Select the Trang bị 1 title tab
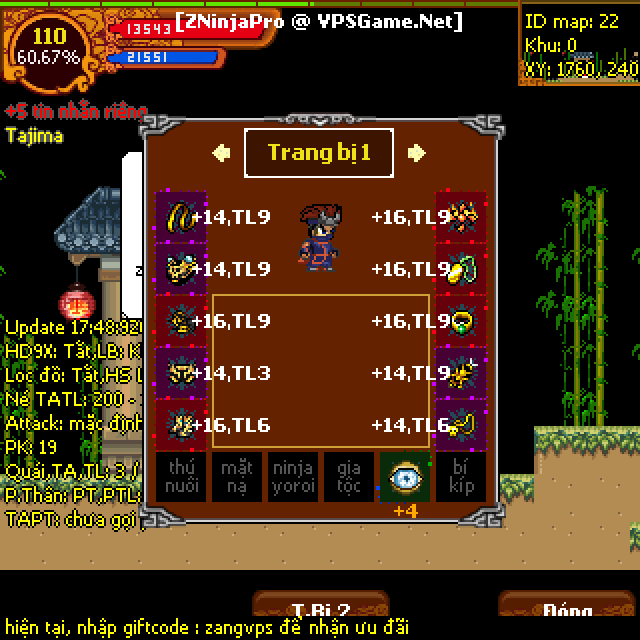The width and height of the screenshot is (640, 640). pyautogui.click(x=319, y=153)
